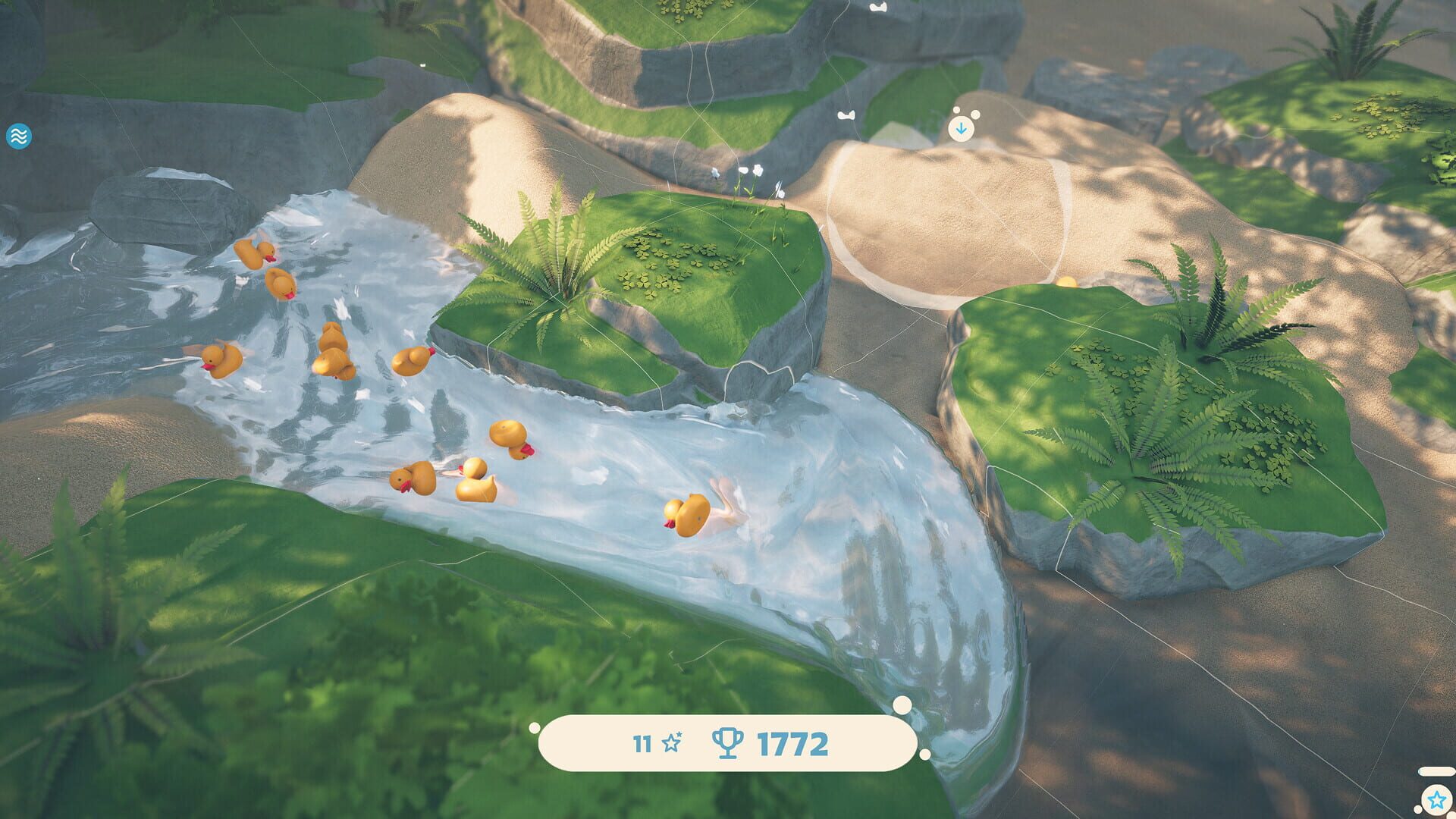This screenshot has width=1456, height=819.
Task: Open the star menu in the bottom-right corner
Action: 1437,799
